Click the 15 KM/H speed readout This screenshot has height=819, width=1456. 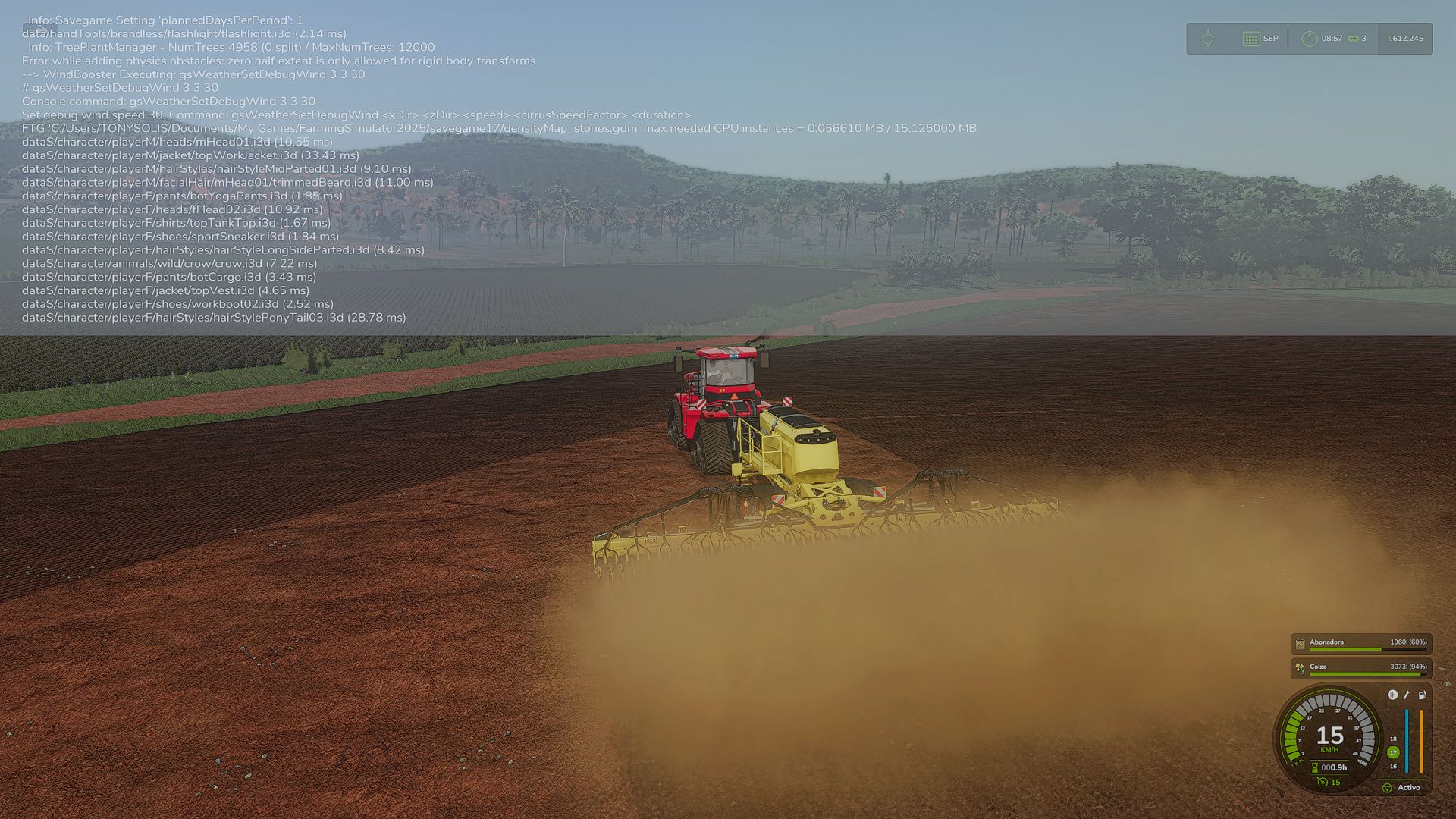1330,734
